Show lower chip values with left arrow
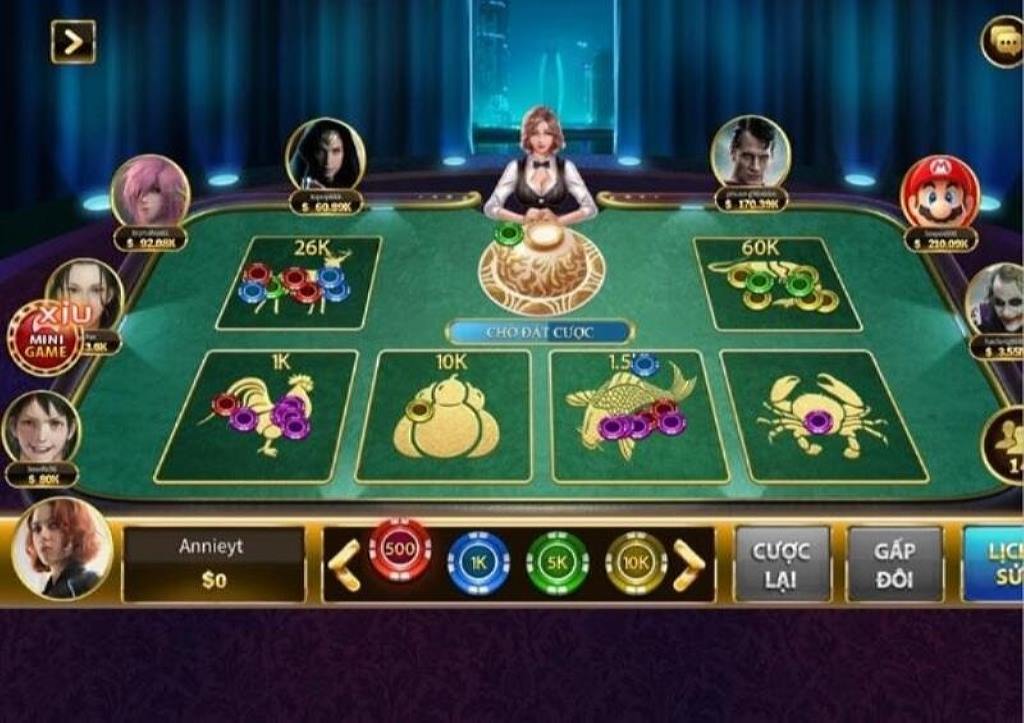This screenshot has height=723, width=1024. pos(343,565)
